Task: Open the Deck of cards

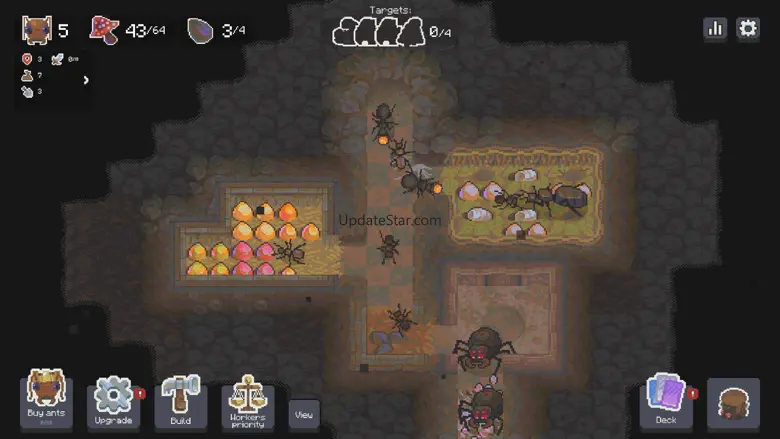Action: tap(666, 402)
